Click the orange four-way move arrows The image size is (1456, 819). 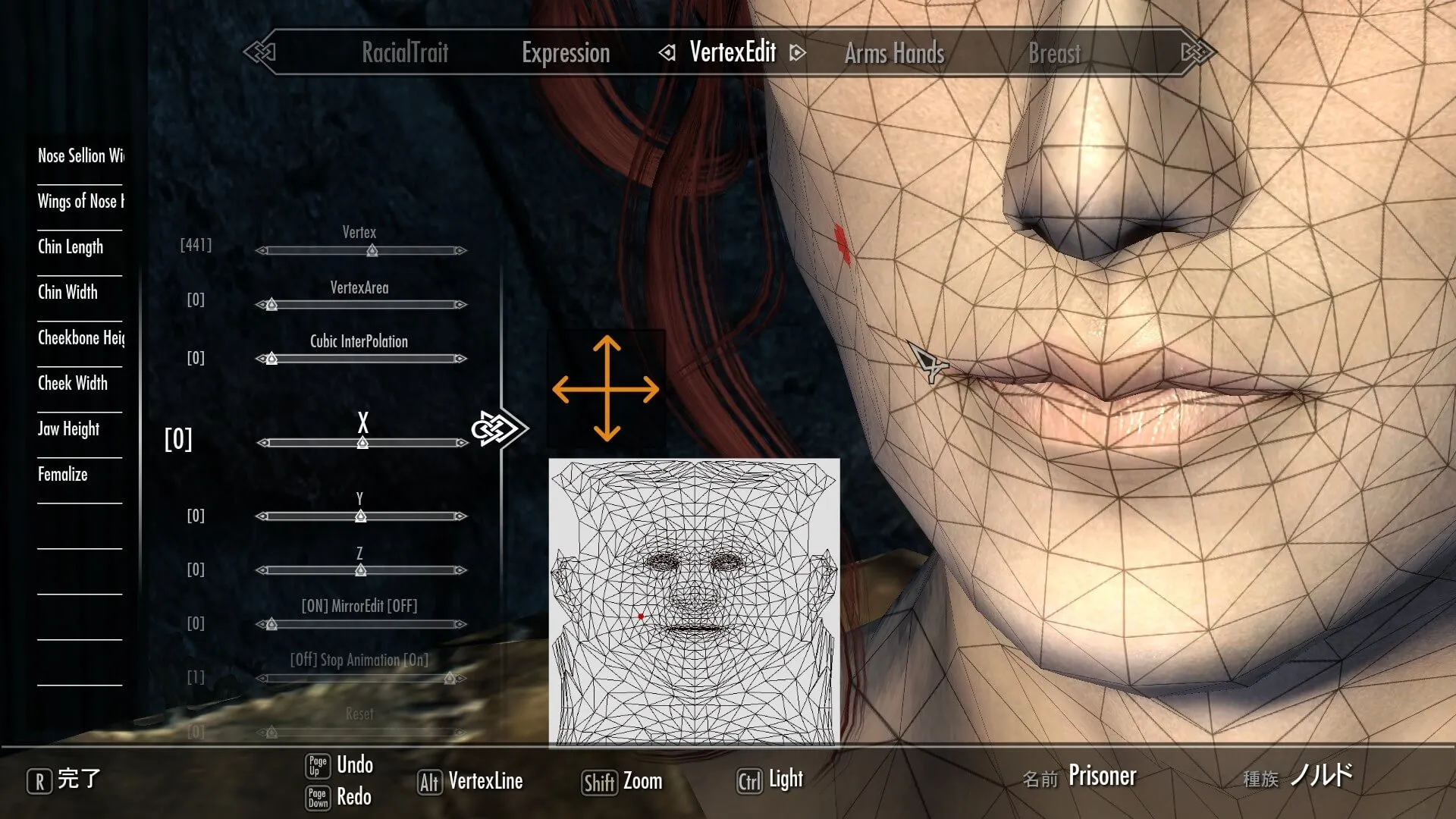coord(606,389)
